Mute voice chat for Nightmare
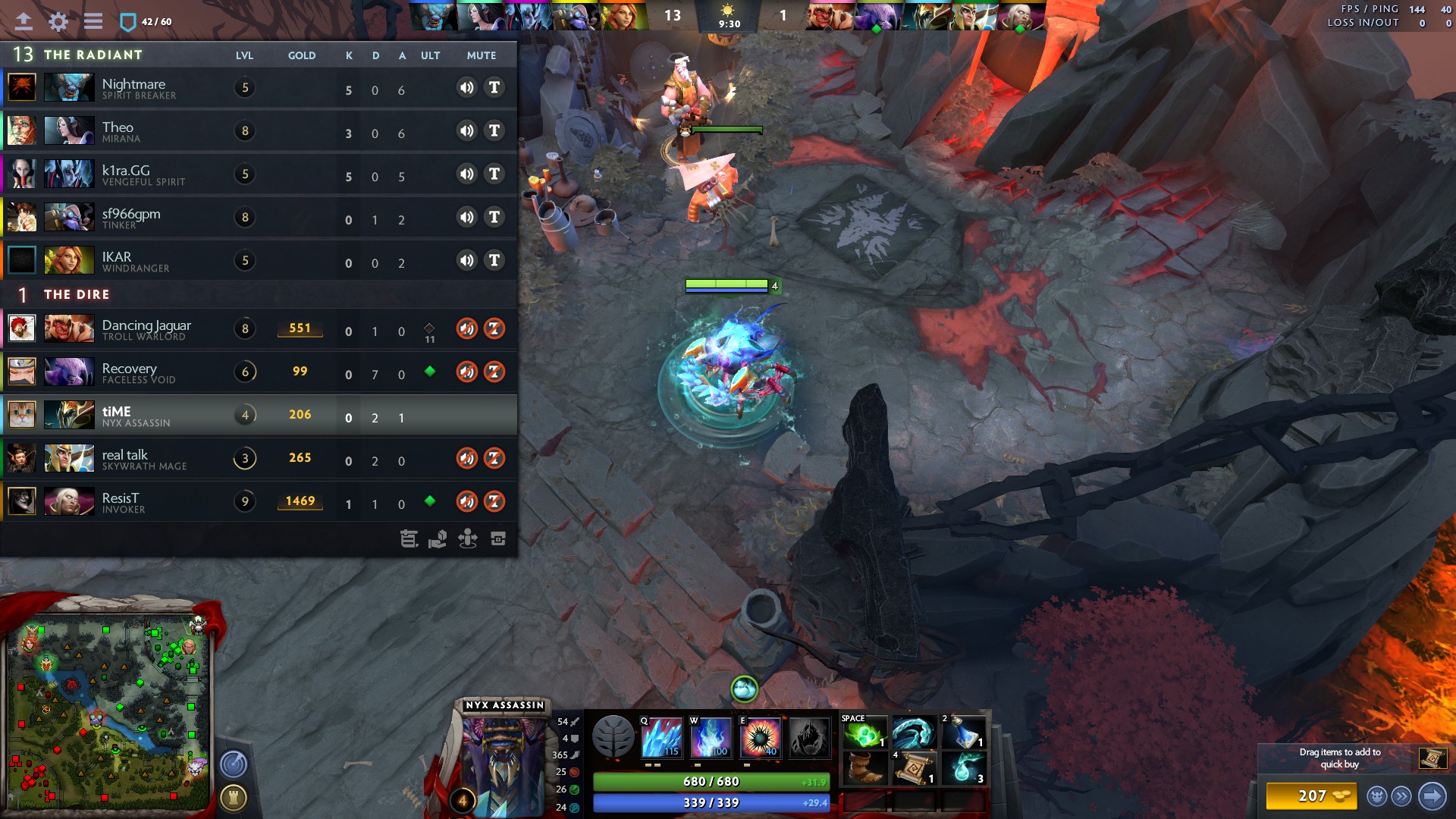Screen dimensions: 1456x819 click(x=466, y=87)
